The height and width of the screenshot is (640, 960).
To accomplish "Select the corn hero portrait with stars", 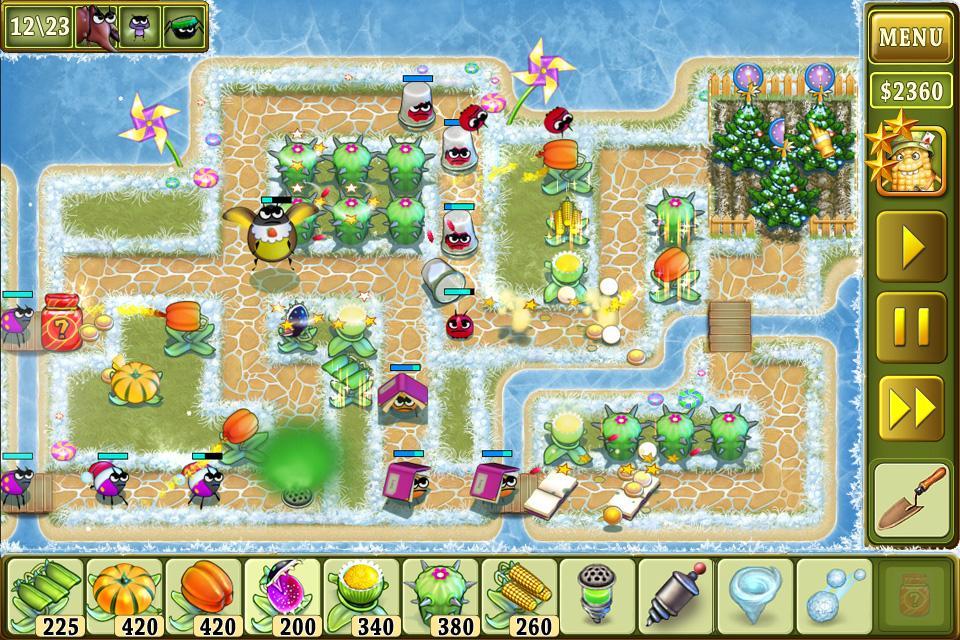I will tap(909, 160).
